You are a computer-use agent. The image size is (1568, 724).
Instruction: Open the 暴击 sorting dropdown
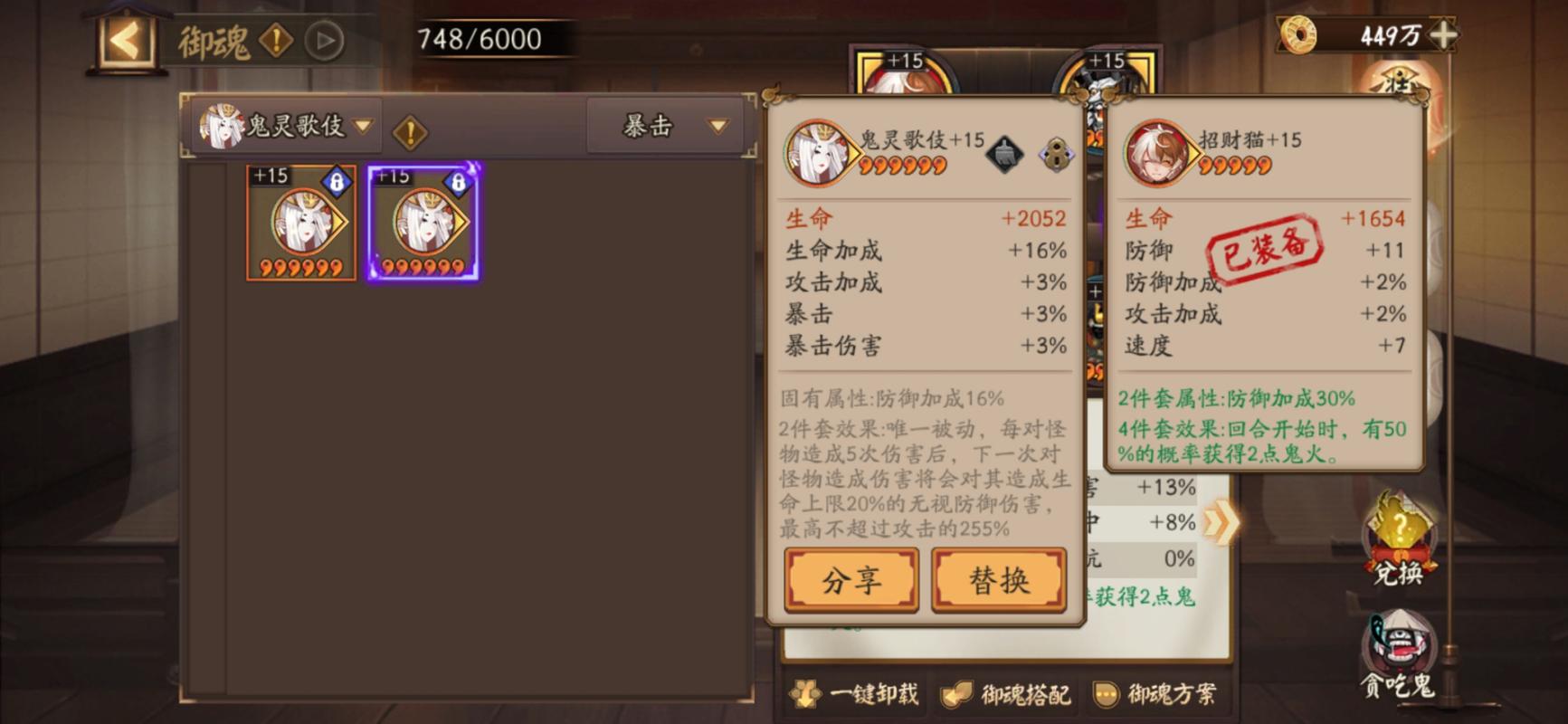coord(665,126)
